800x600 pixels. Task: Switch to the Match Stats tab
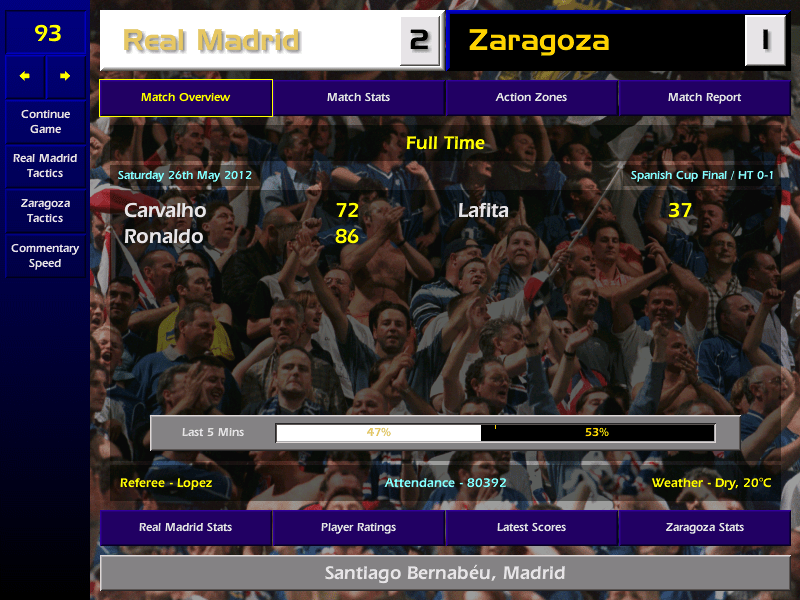tap(358, 98)
